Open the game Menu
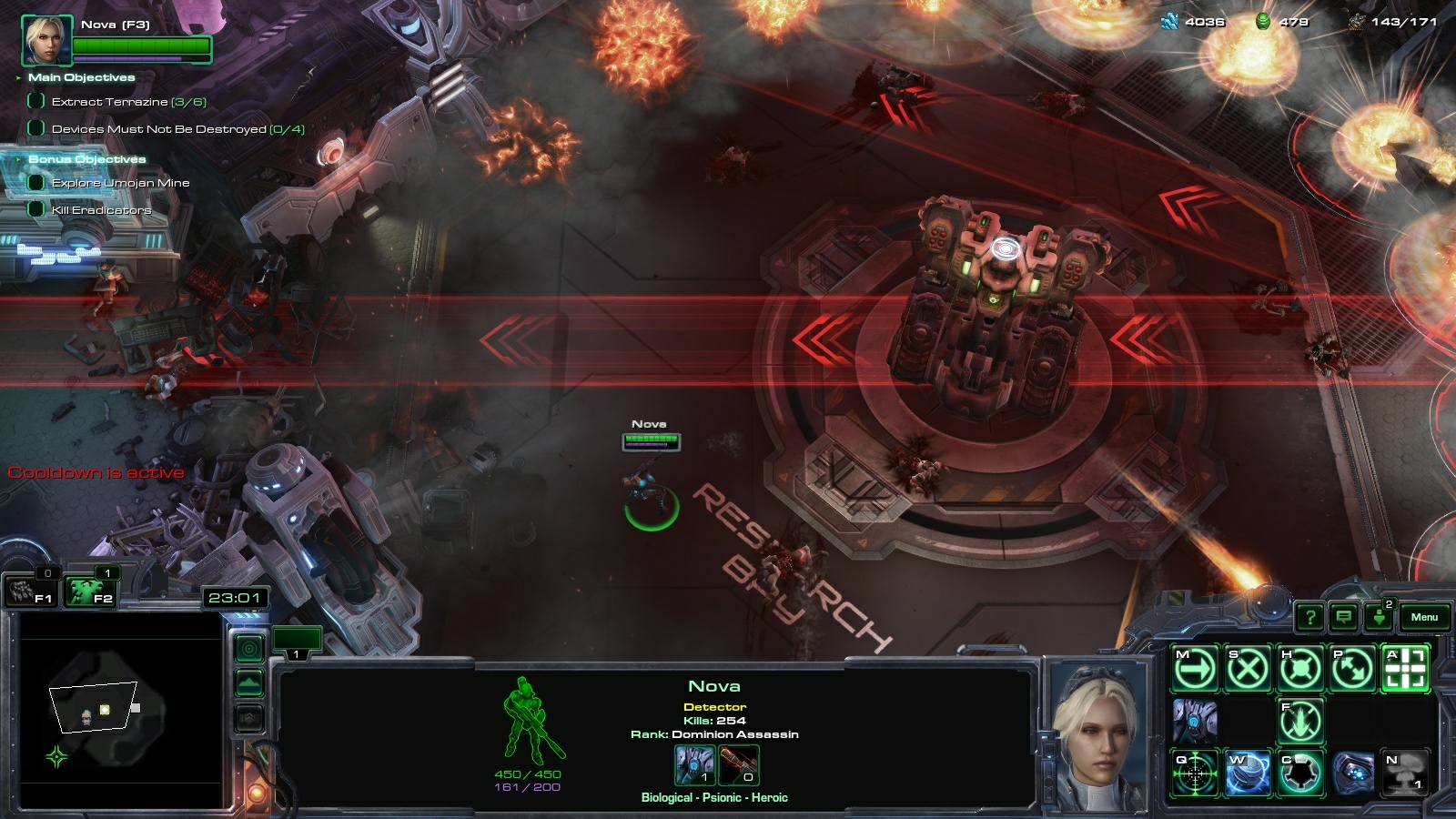 point(1424,617)
